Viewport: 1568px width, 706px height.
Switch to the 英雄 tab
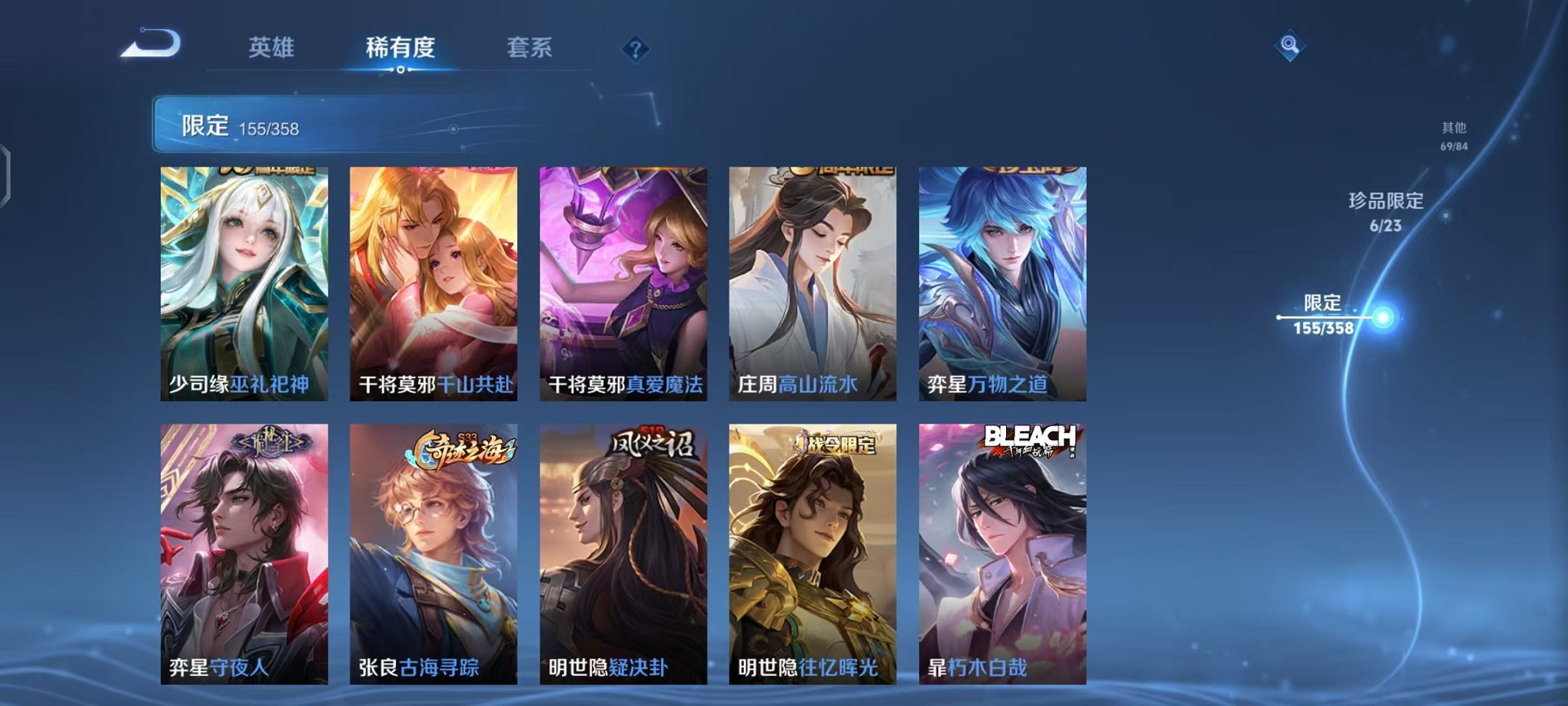[272, 46]
